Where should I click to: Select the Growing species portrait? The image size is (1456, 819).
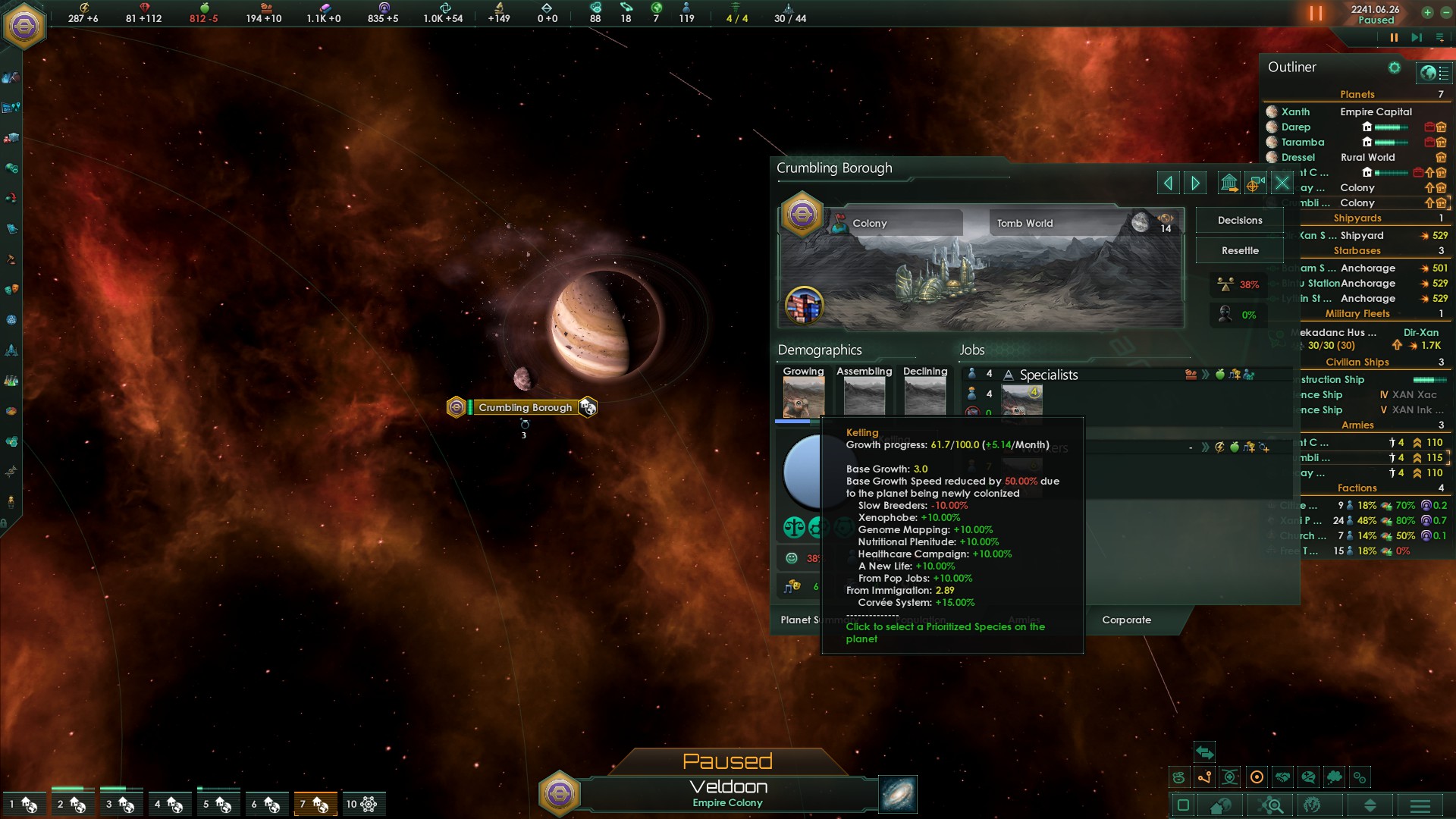coord(803,395)
